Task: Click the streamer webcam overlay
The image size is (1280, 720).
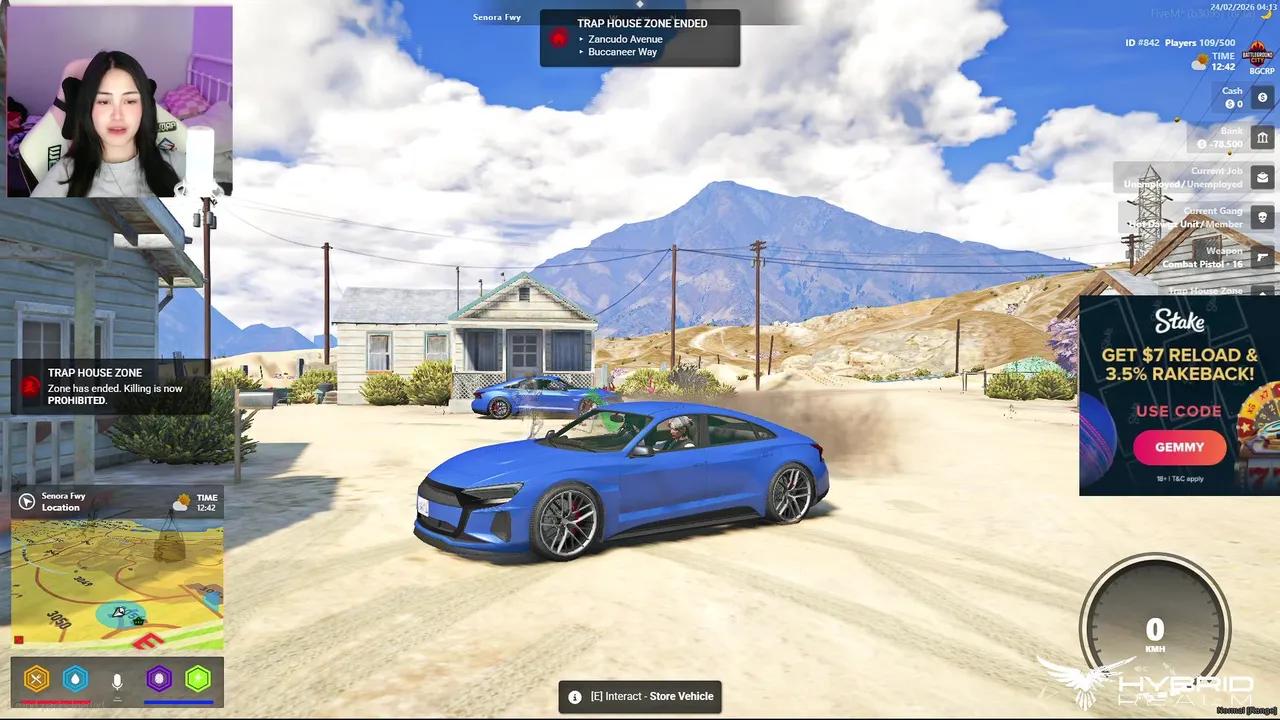Action: [x=120, y=100]
